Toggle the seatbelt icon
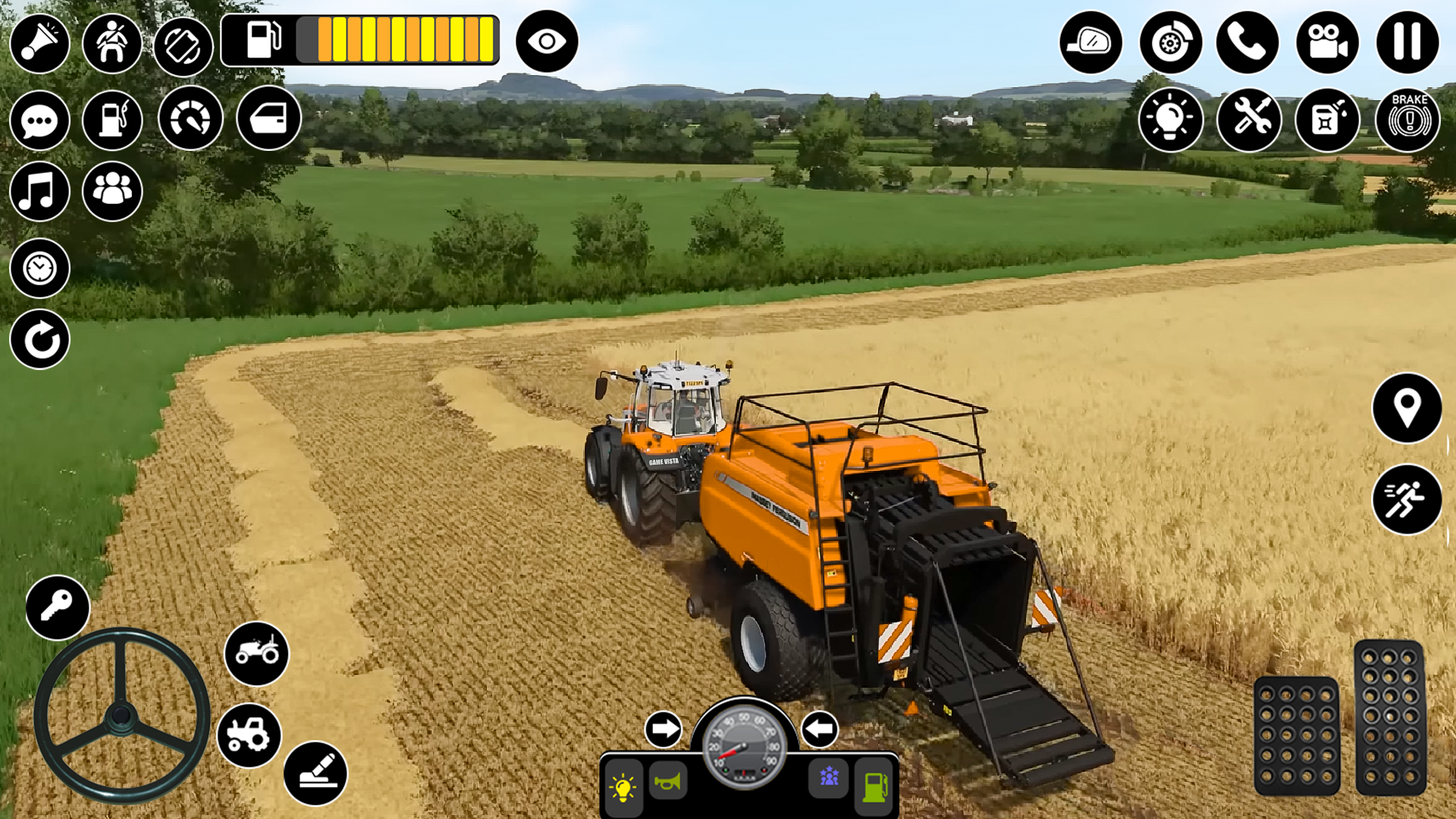This screenshot has width=1456, height=819. click(112, 43)
